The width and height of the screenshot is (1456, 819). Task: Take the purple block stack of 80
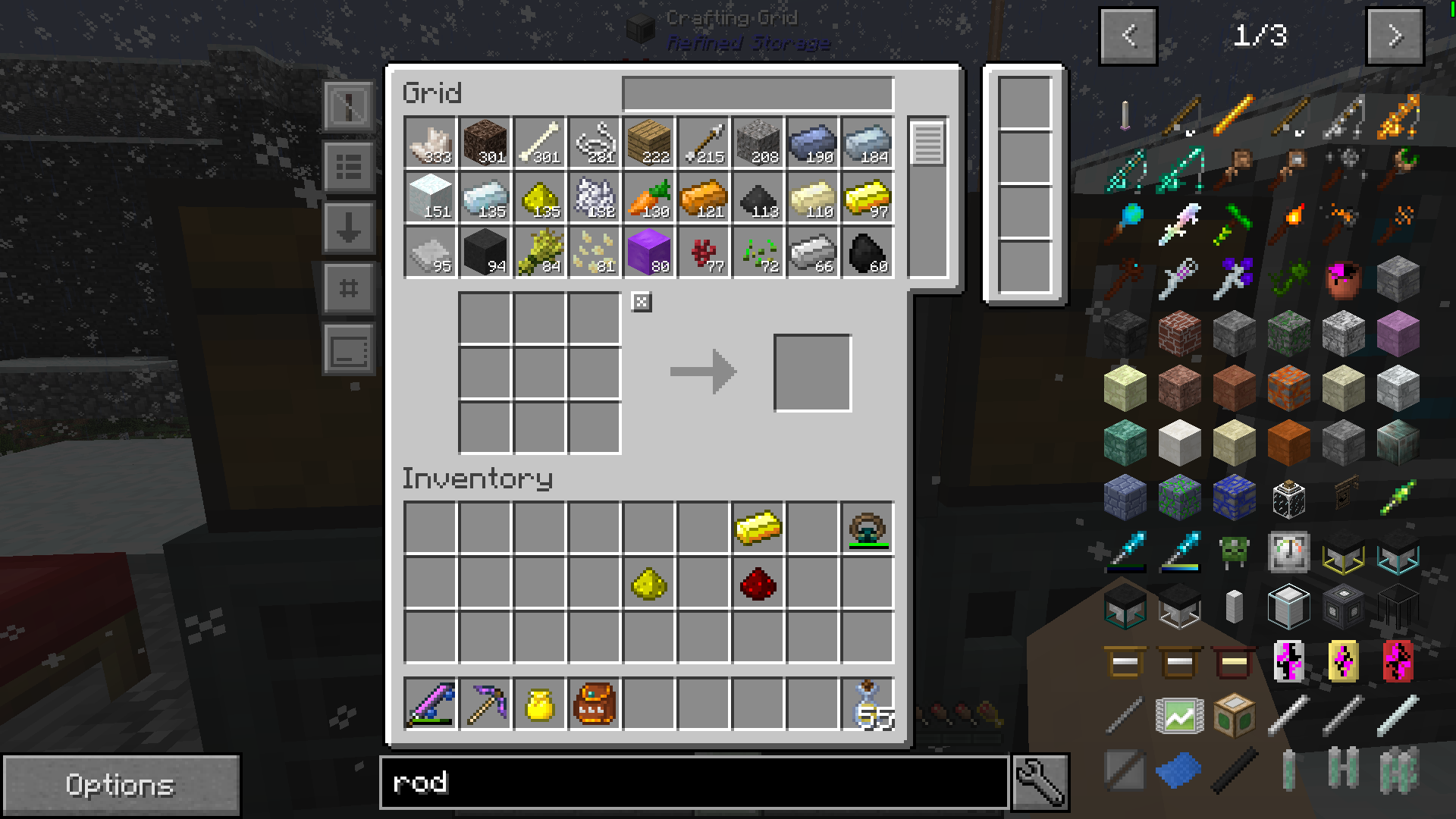pos(648,253)
